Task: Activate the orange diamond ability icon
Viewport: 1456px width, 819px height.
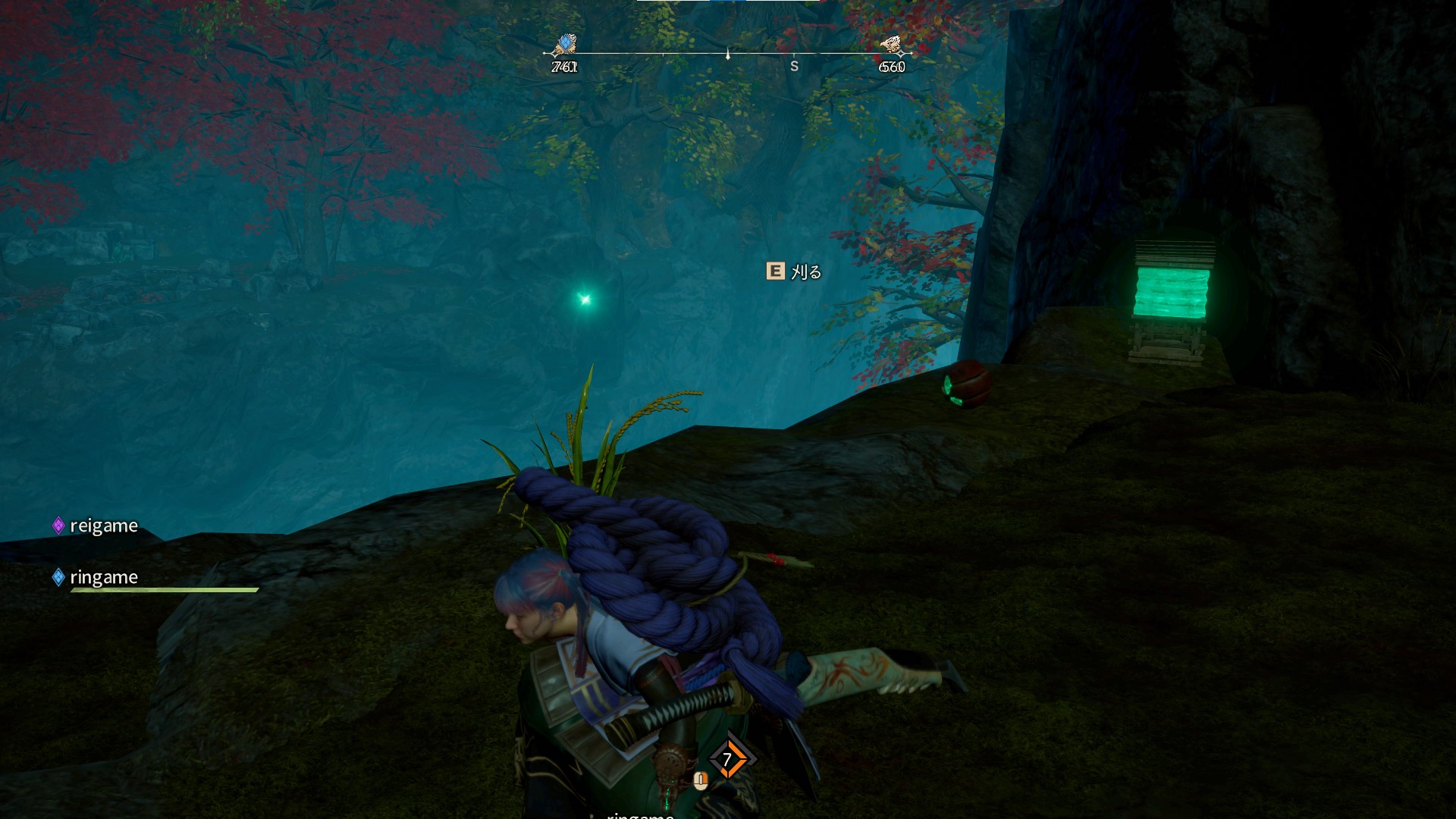Action: tap(727, 759)
